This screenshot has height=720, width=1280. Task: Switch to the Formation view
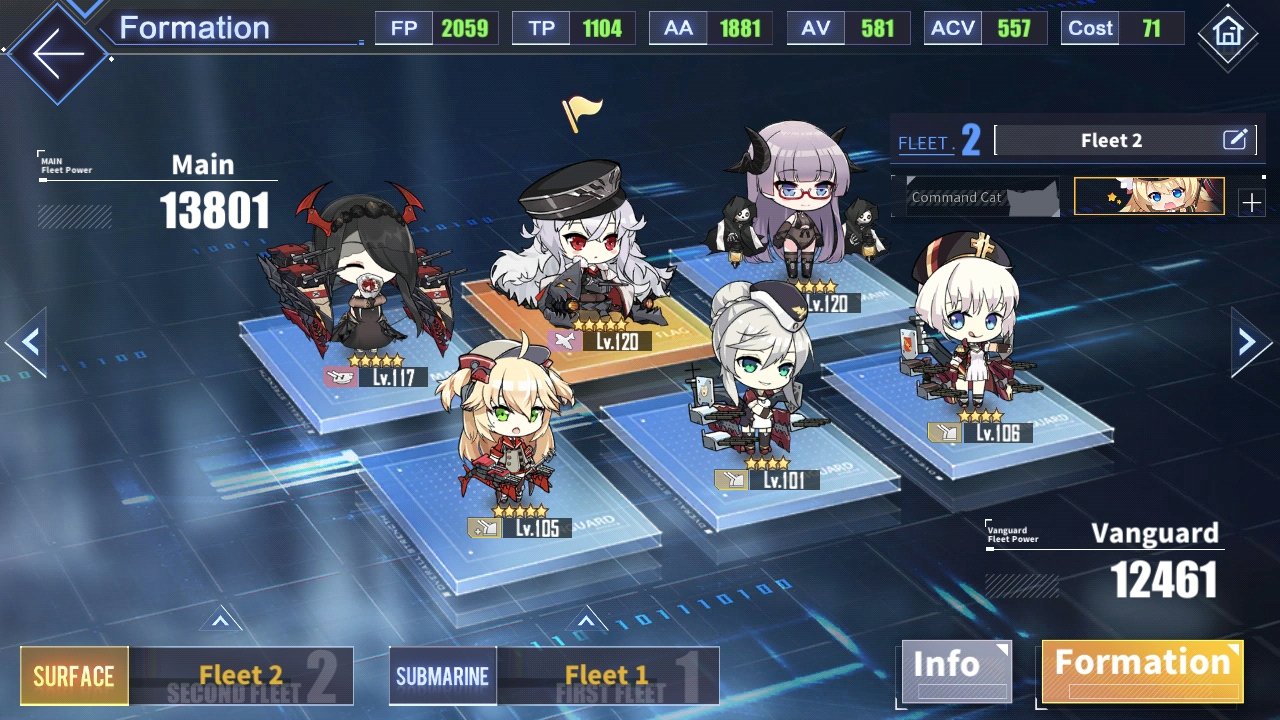[x=1142, y=670]
